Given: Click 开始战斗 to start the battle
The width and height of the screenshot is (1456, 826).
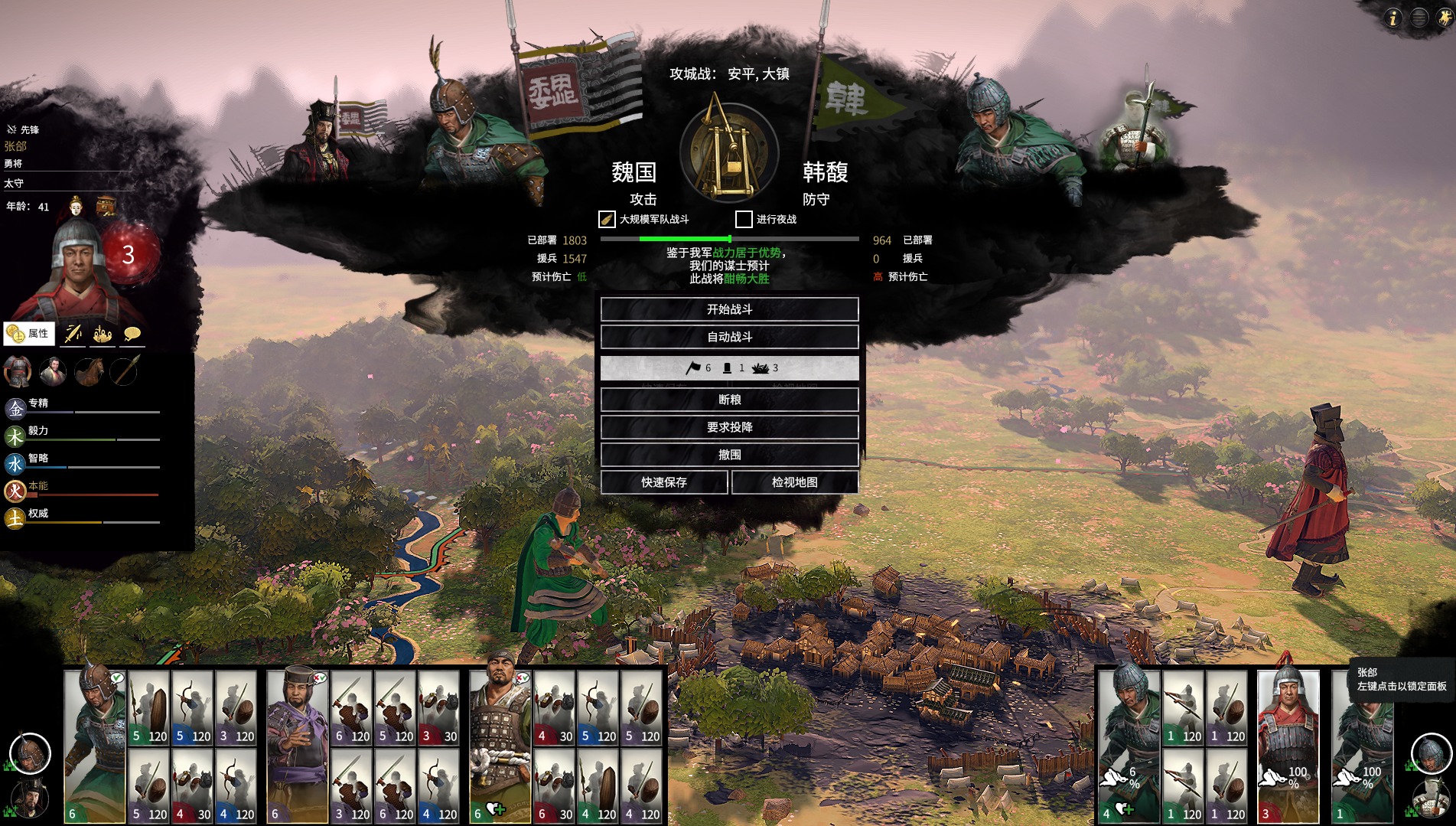Looking at the screenshot, I should (729, 309).
